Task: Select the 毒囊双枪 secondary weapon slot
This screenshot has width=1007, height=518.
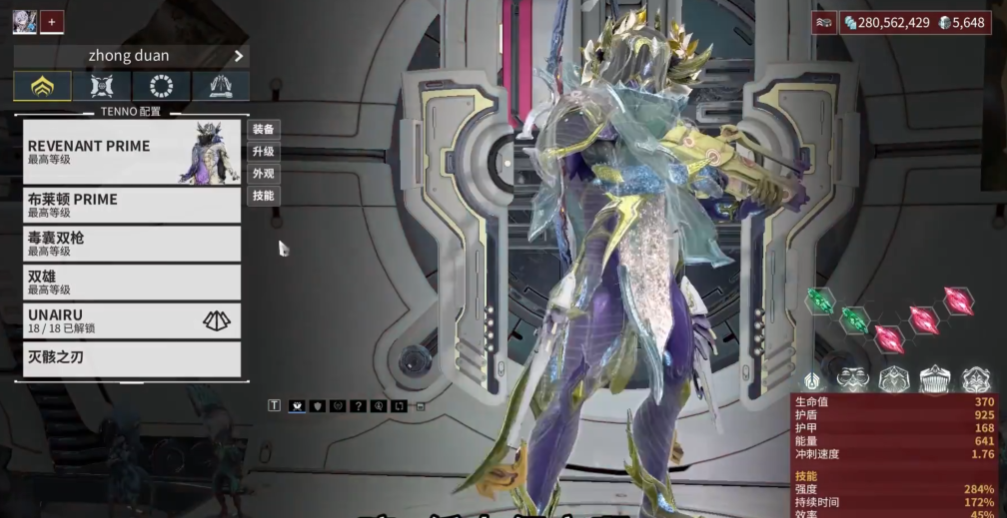Action: [132, 243]
